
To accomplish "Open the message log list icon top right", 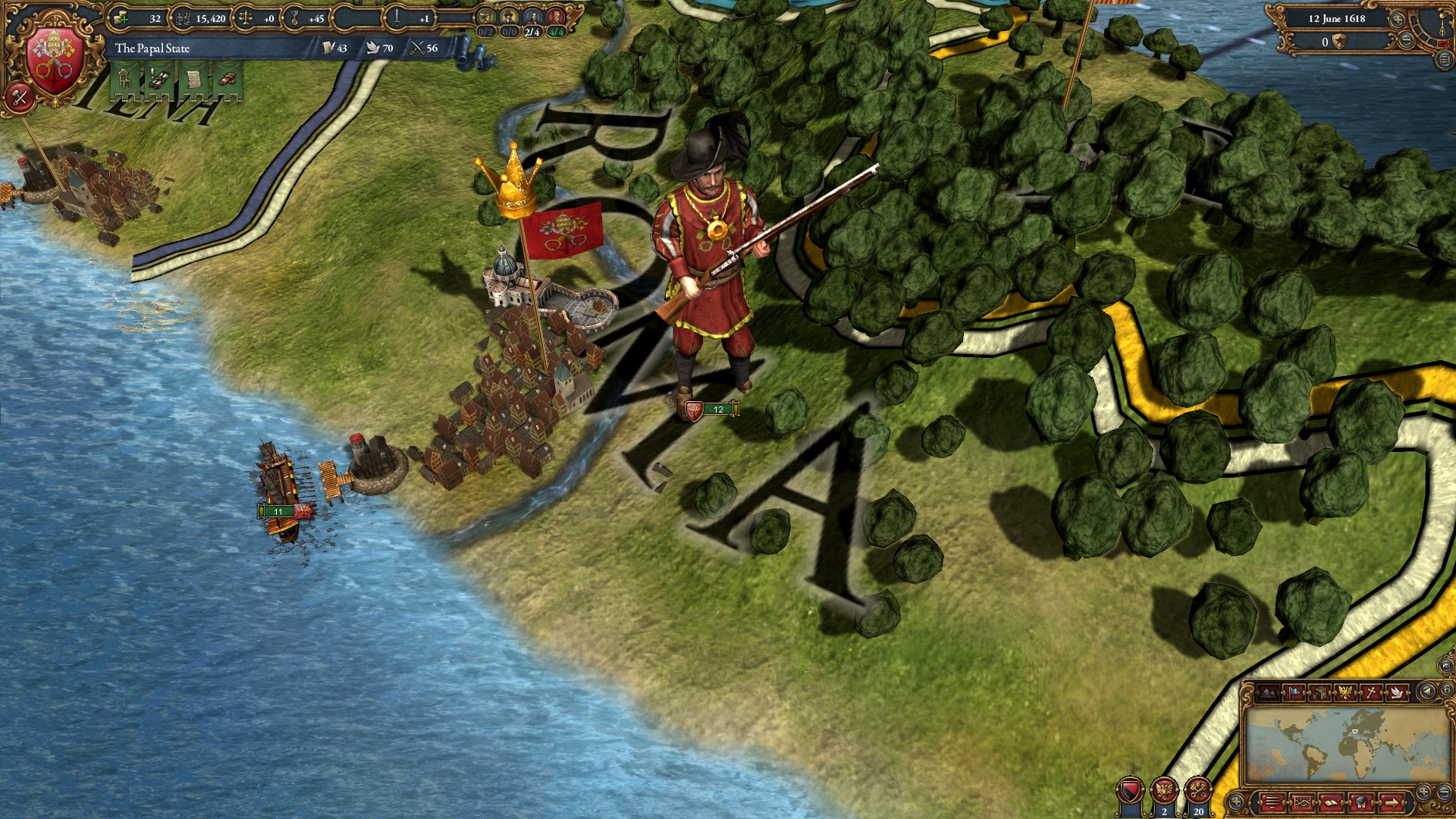I will 1445,58.
